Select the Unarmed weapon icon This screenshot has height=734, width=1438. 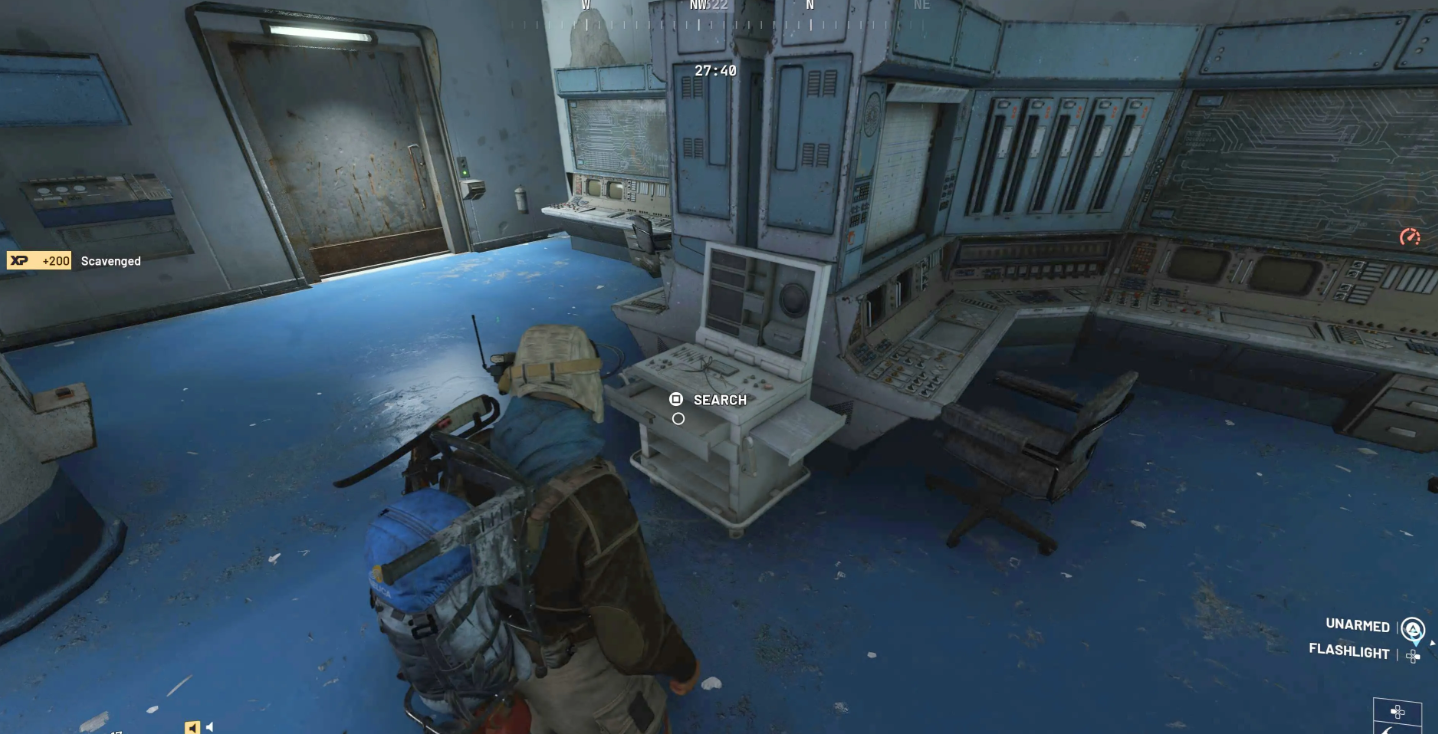(x=1412, y=629)
